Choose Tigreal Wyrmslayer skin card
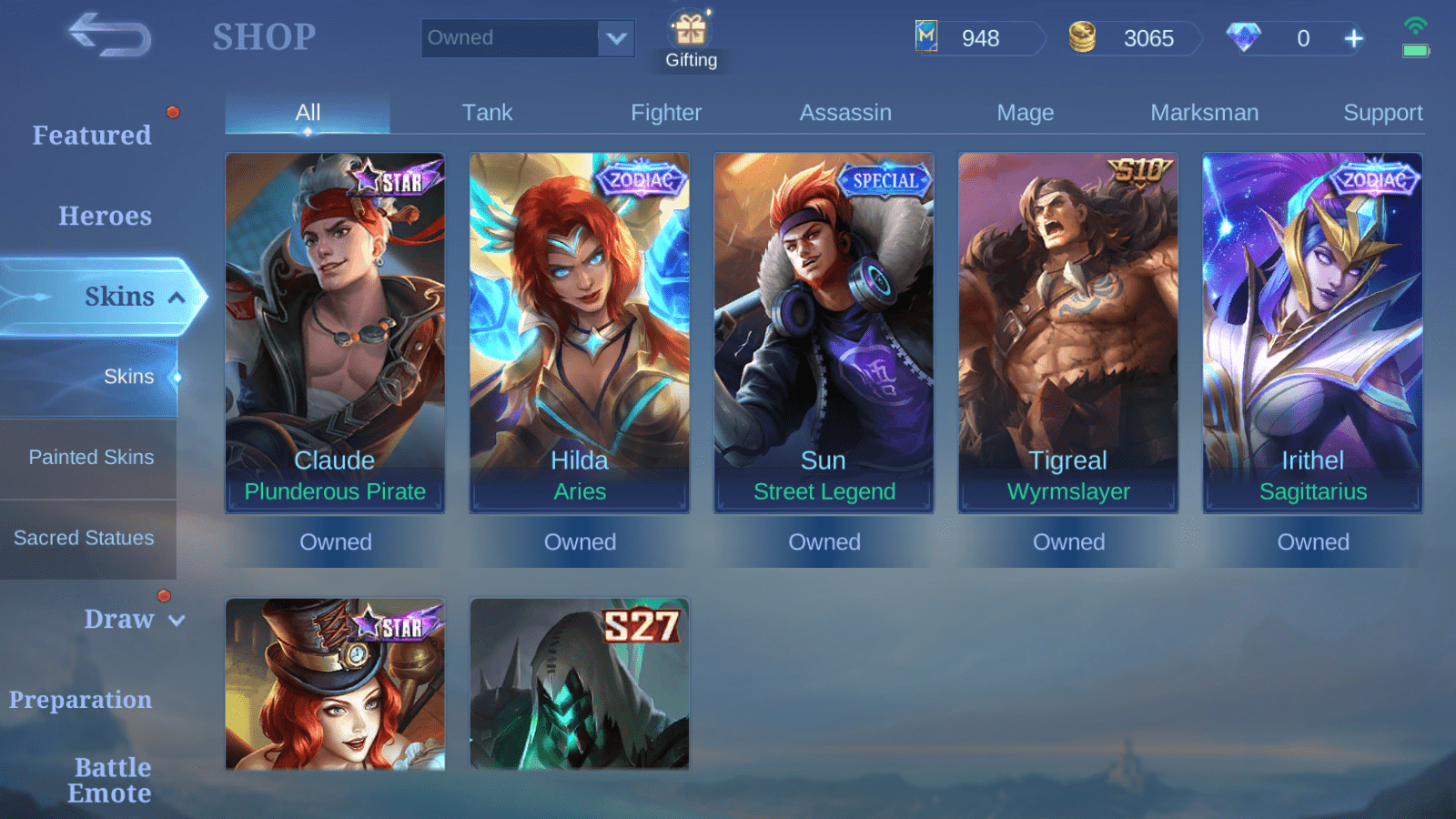The image size is (1456, 819). pyautogui.click(x=1068, y=333)
